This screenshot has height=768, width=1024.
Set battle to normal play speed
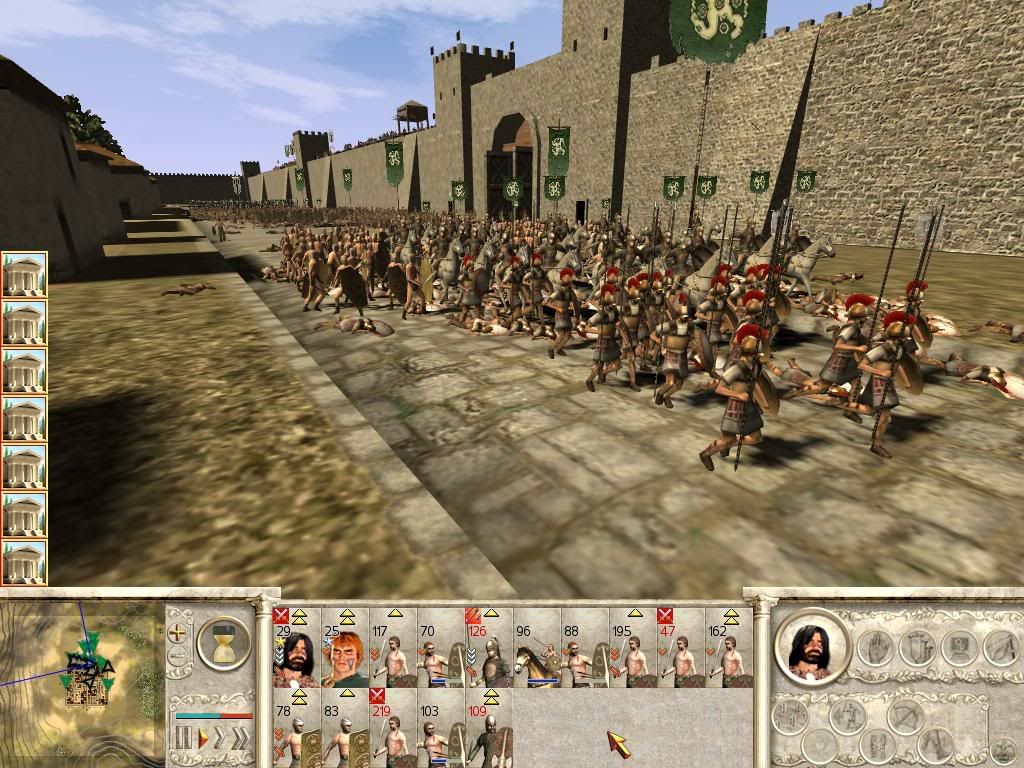pos(201,739)
